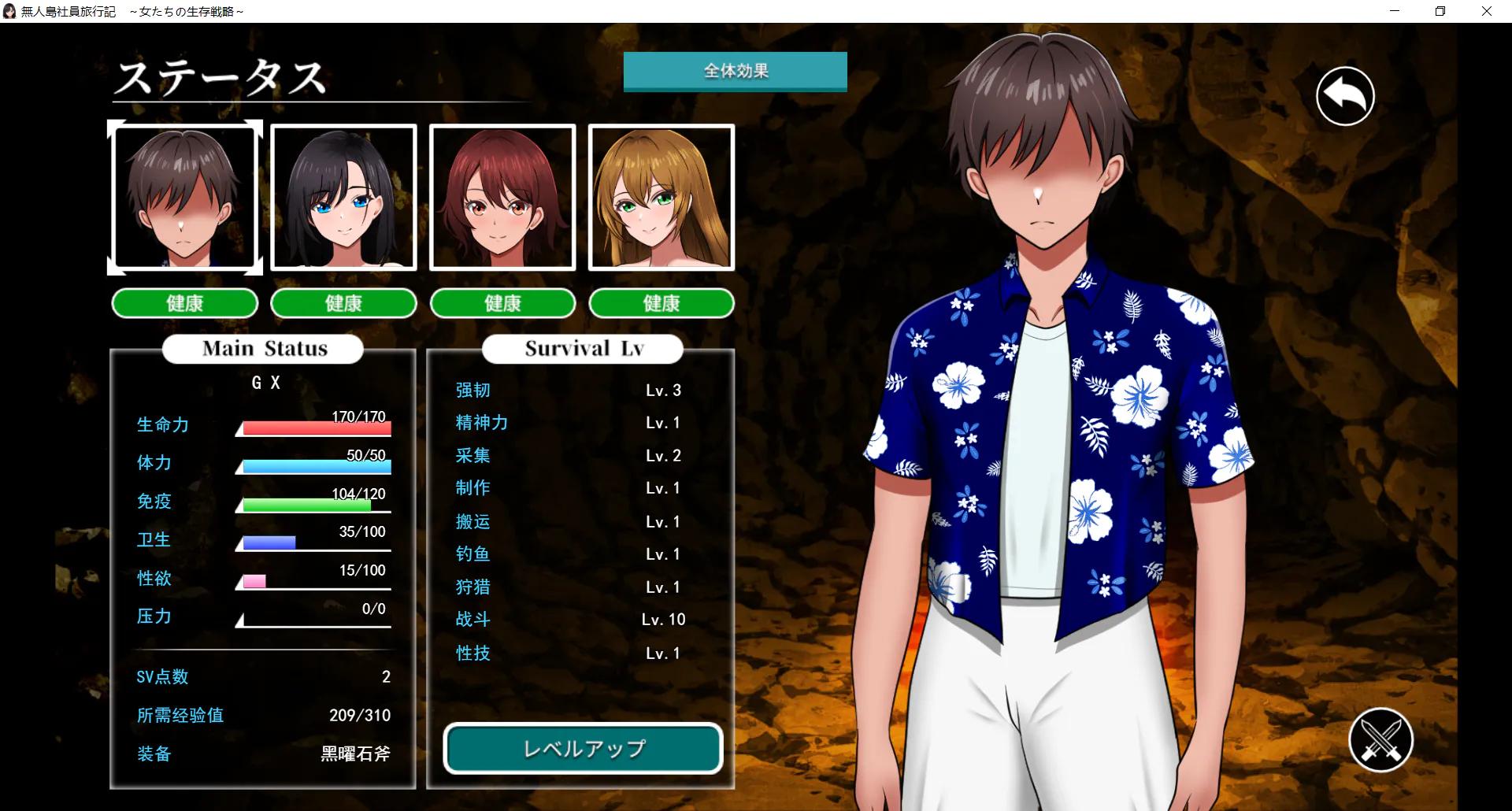1512x811 pixels.
Task: Click the back arrow button
Action: [1345, 96]
